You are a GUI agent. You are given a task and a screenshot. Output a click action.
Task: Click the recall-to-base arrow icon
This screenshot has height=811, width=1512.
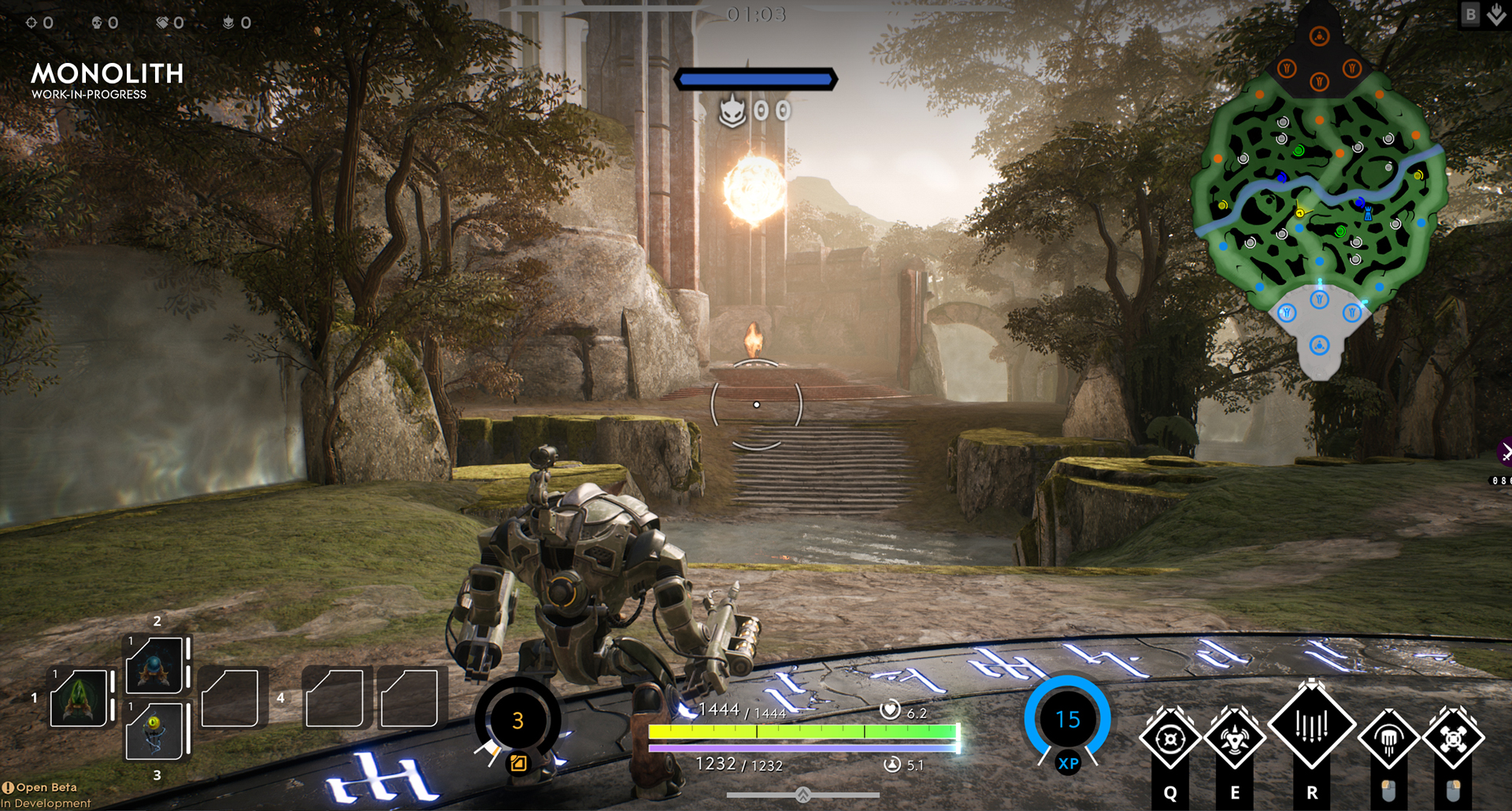coord(1496,14)
